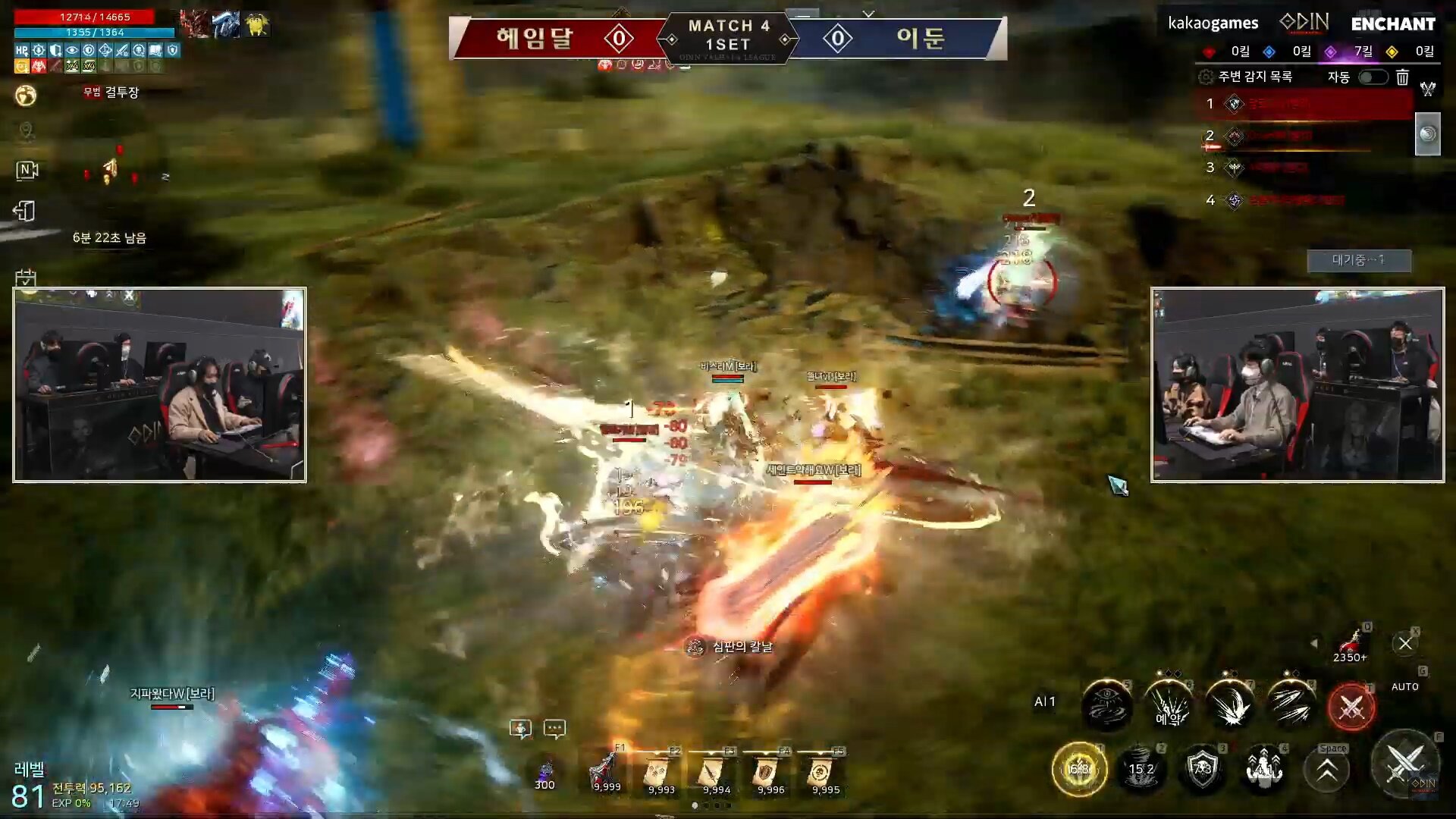Open nearby detection list gear settings
This screenshot has height=819, width=1456.
[x=1205, y=77]
